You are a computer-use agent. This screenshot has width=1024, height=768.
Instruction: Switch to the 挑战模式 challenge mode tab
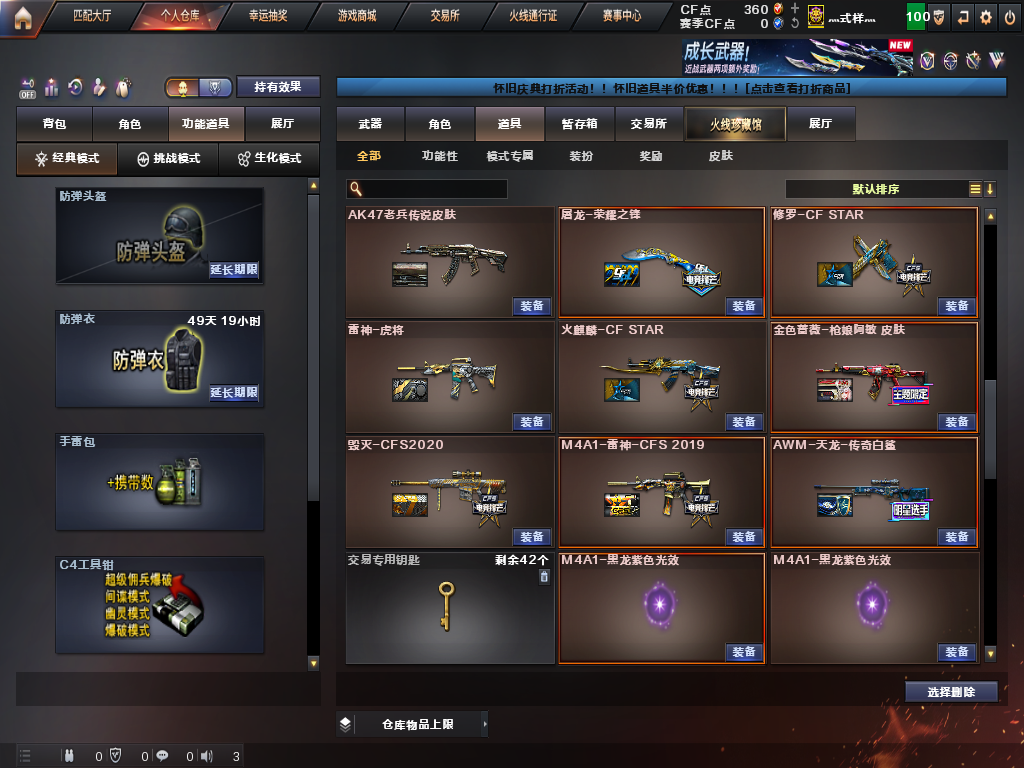[168, 158]
